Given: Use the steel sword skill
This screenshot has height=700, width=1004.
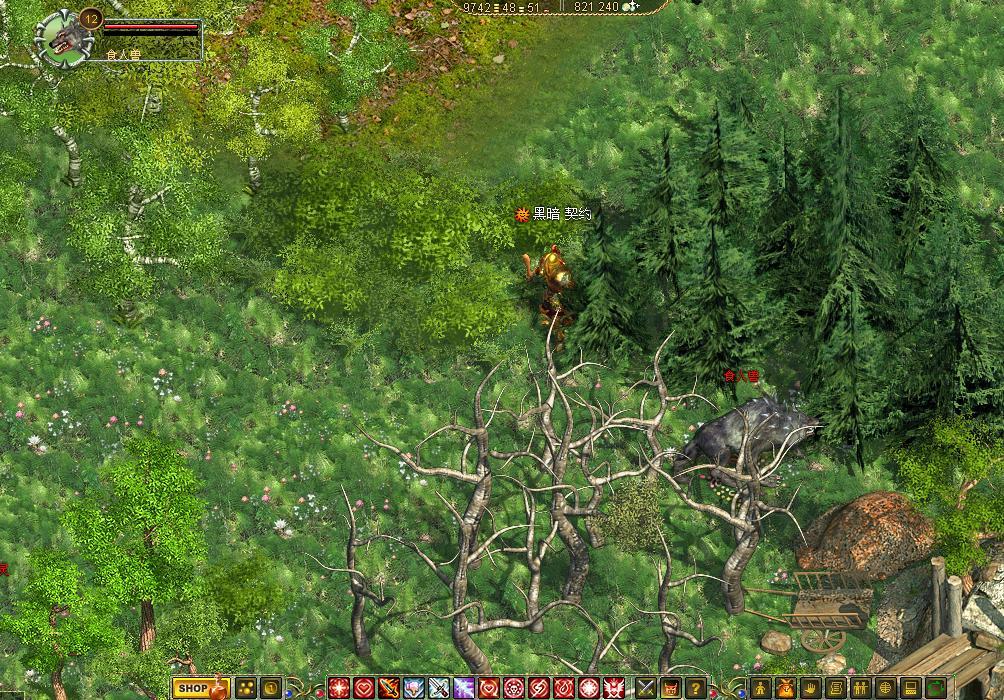Looking at the screenshot, I should (x=439, y=688).
